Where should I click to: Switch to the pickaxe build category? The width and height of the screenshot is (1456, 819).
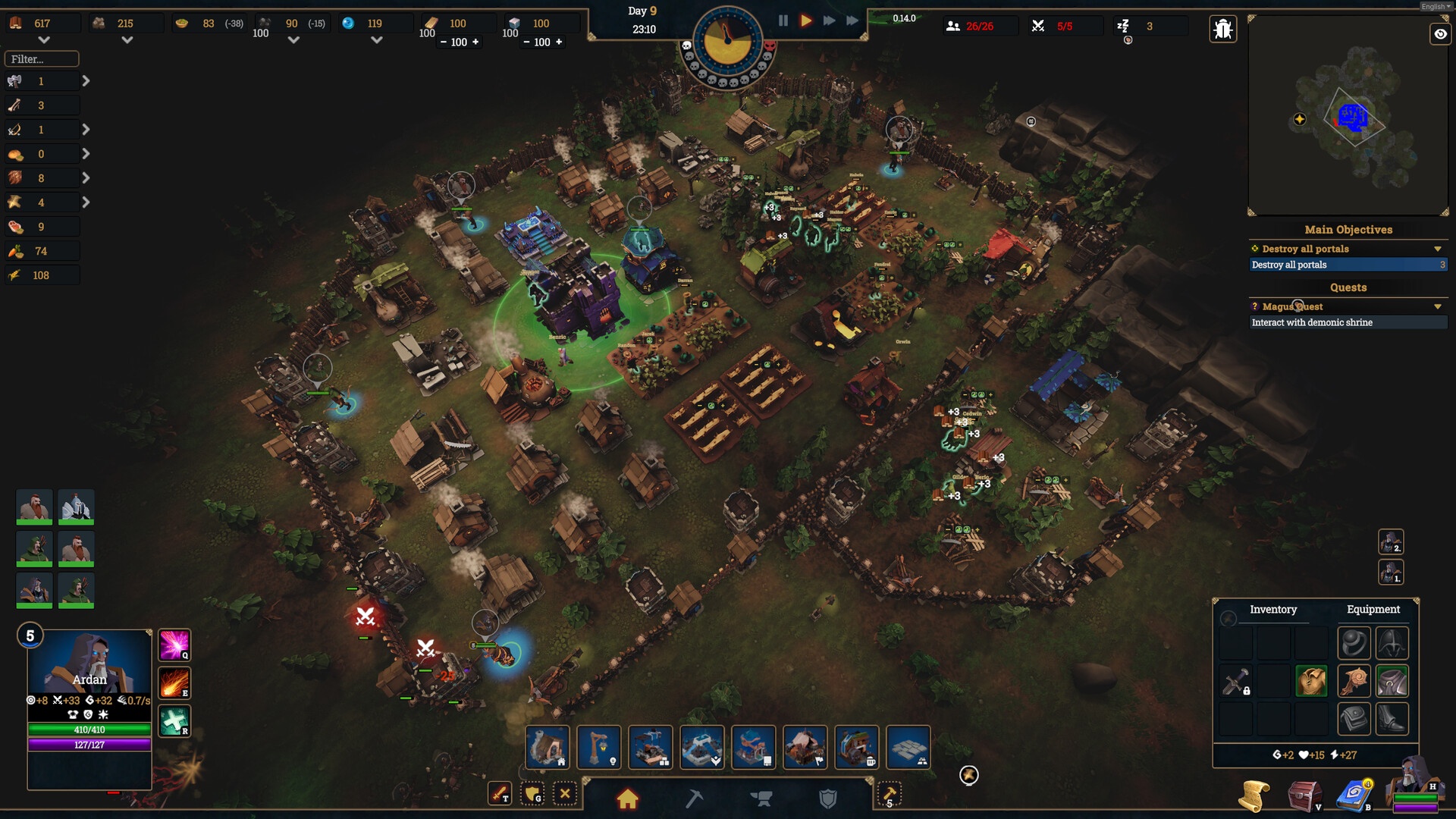[694, 799]
